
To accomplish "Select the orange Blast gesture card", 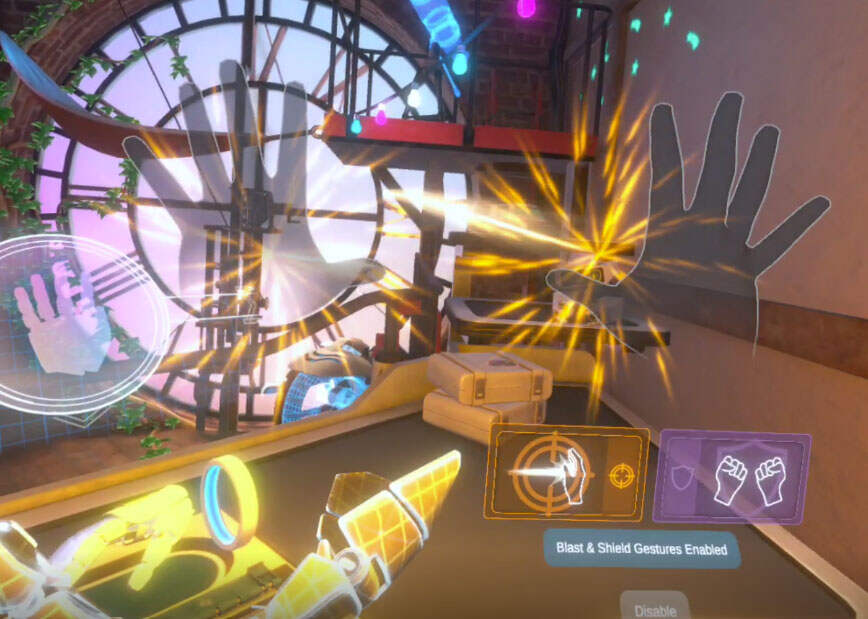I will point(566,473).
